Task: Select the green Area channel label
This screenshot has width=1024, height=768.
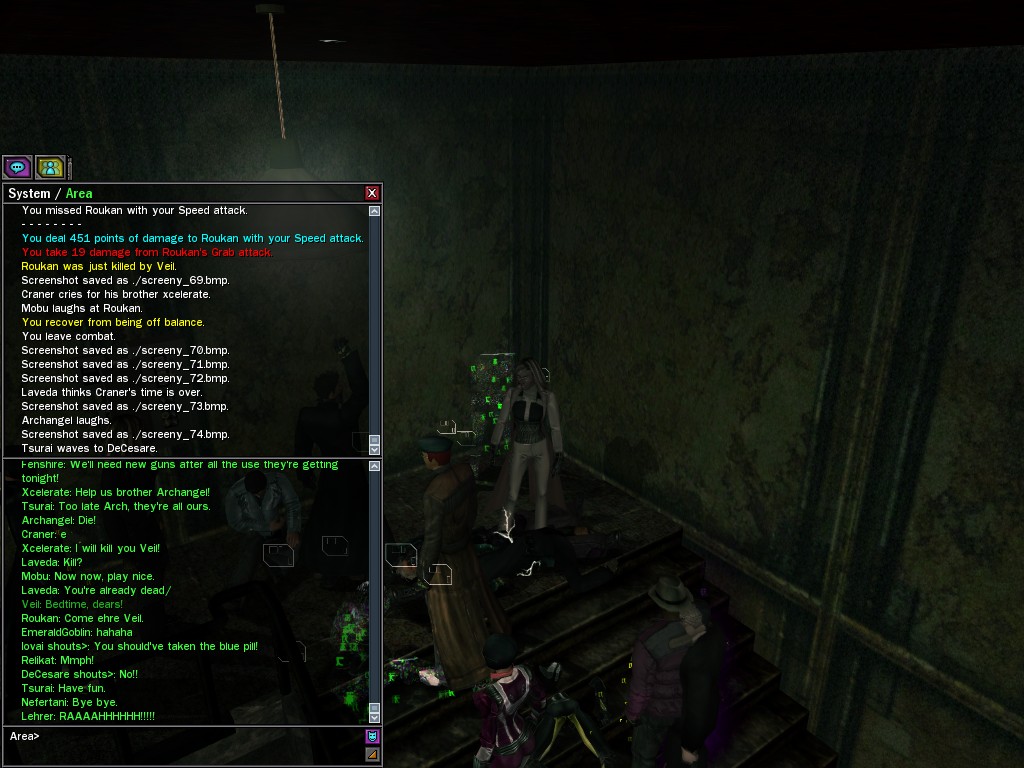Action: (79, 194)
